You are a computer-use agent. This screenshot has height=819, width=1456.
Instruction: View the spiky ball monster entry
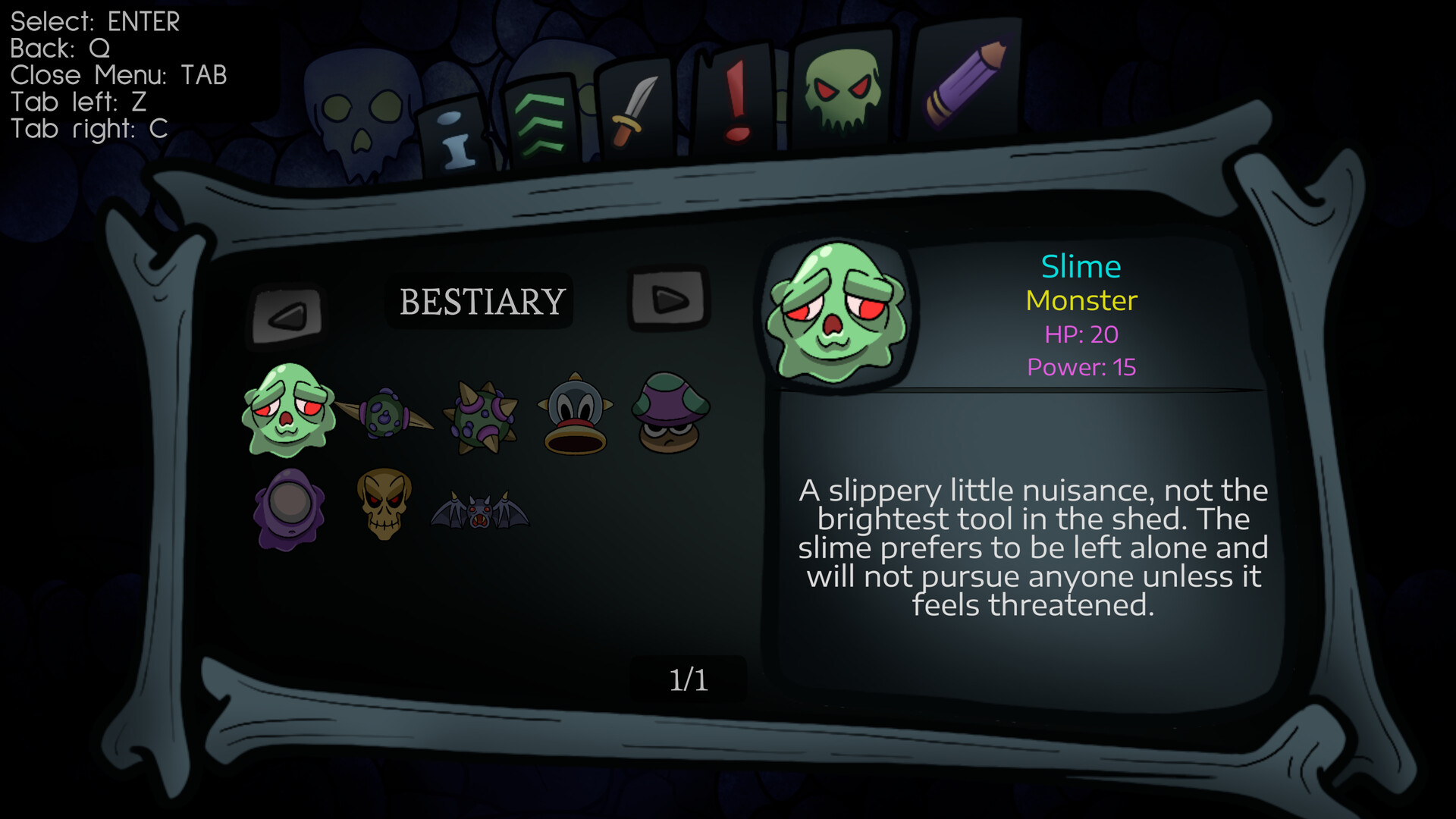coord(480,416)
